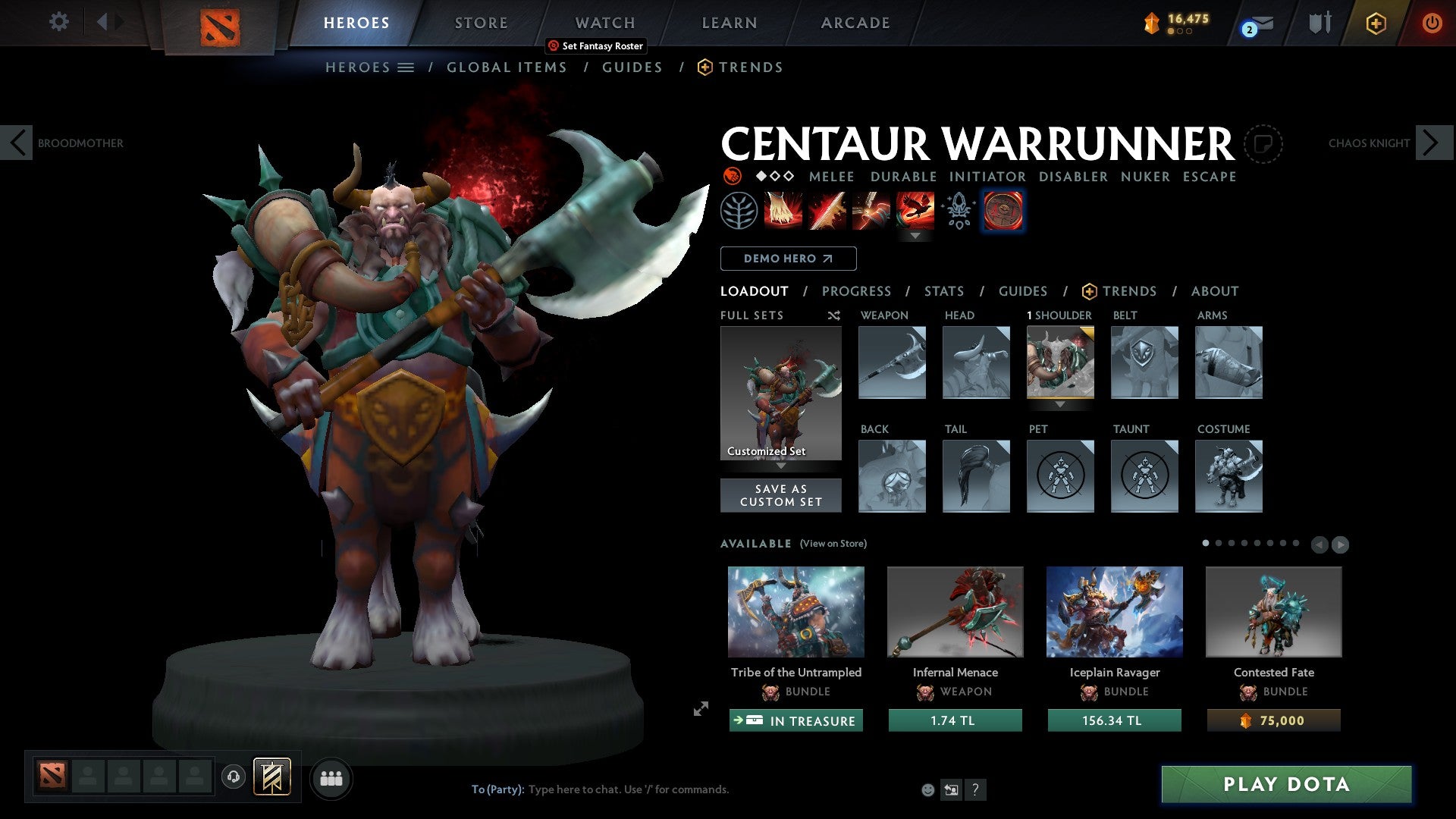The width and height of the screenshot is (1456, 819).
Task: Expand the Shoulder slot chevron arrow
Action: 1060,406
